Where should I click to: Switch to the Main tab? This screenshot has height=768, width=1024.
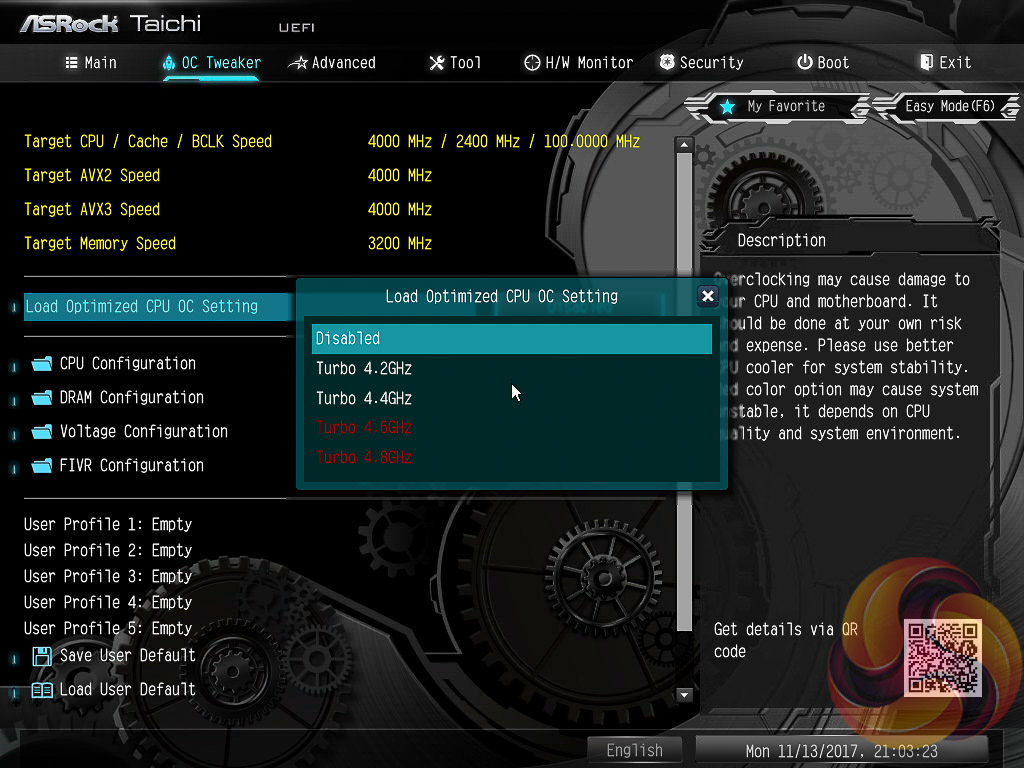91,62
